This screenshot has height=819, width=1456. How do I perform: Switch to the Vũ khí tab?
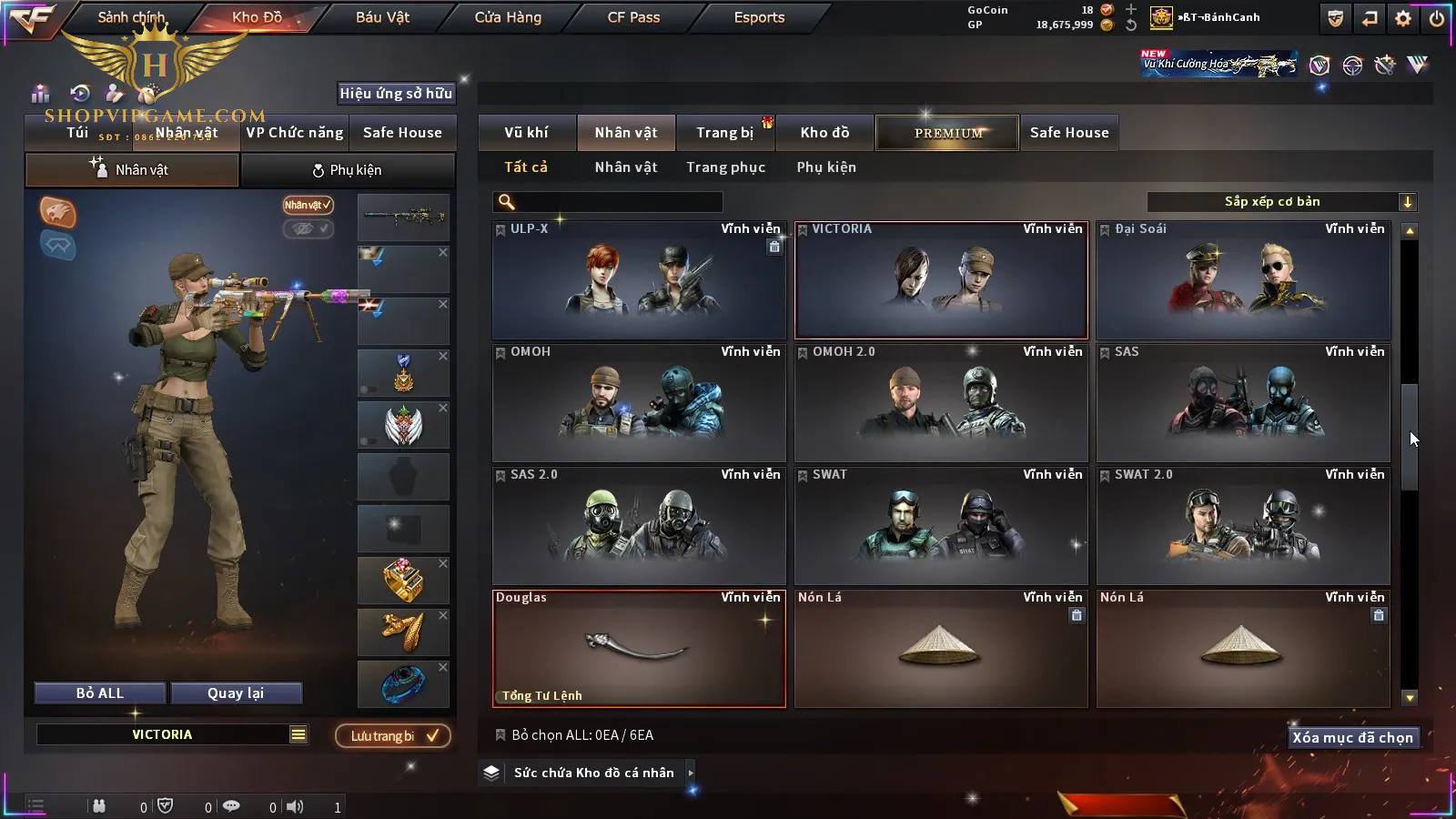[526, 133]
